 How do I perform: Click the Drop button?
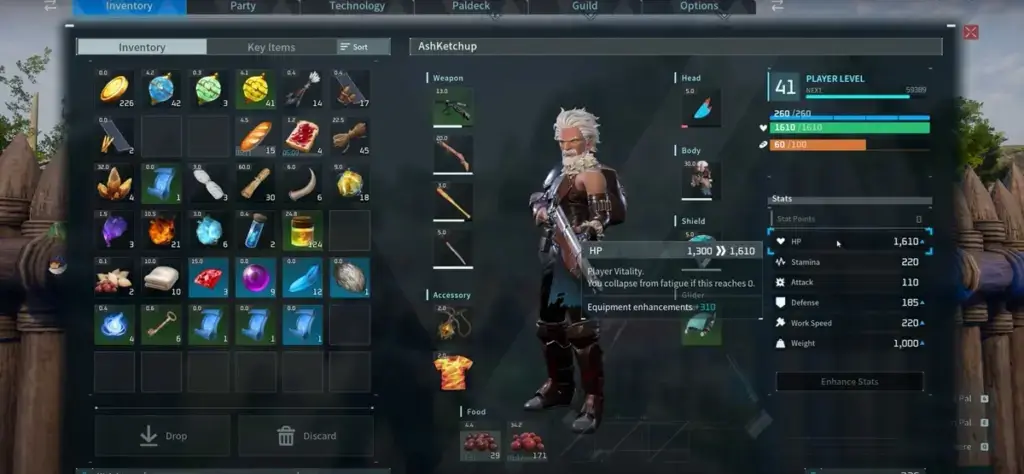(162, 436)
